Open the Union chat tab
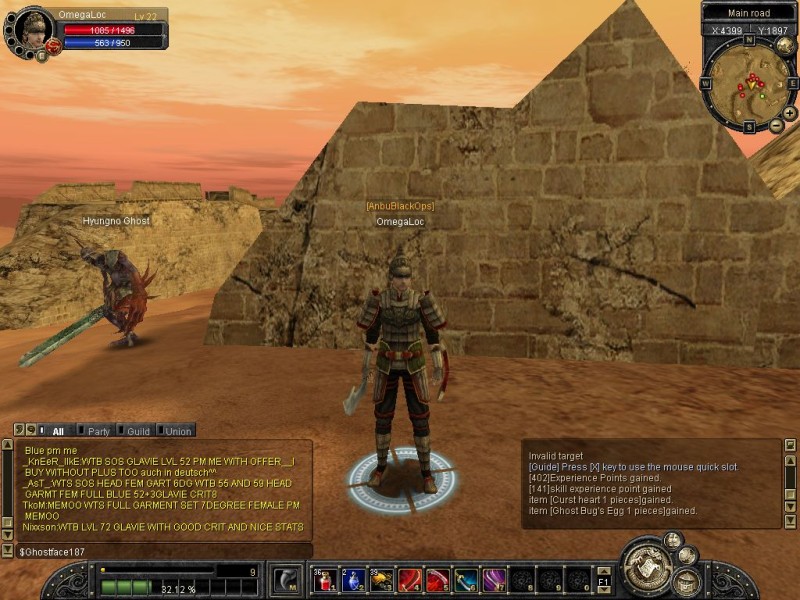The width and height of the screenshot is (800, 600). tap(178, 431)
